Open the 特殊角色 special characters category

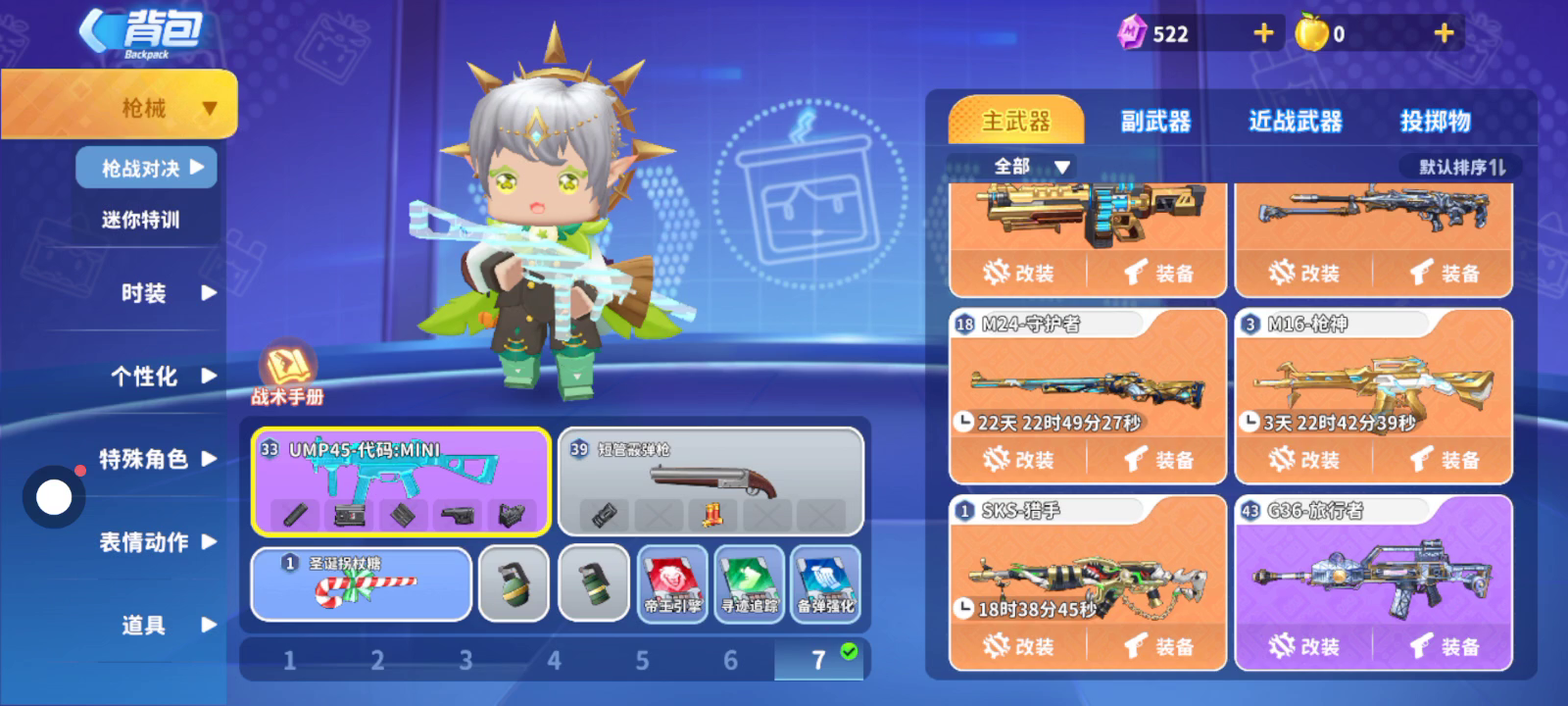157,459
